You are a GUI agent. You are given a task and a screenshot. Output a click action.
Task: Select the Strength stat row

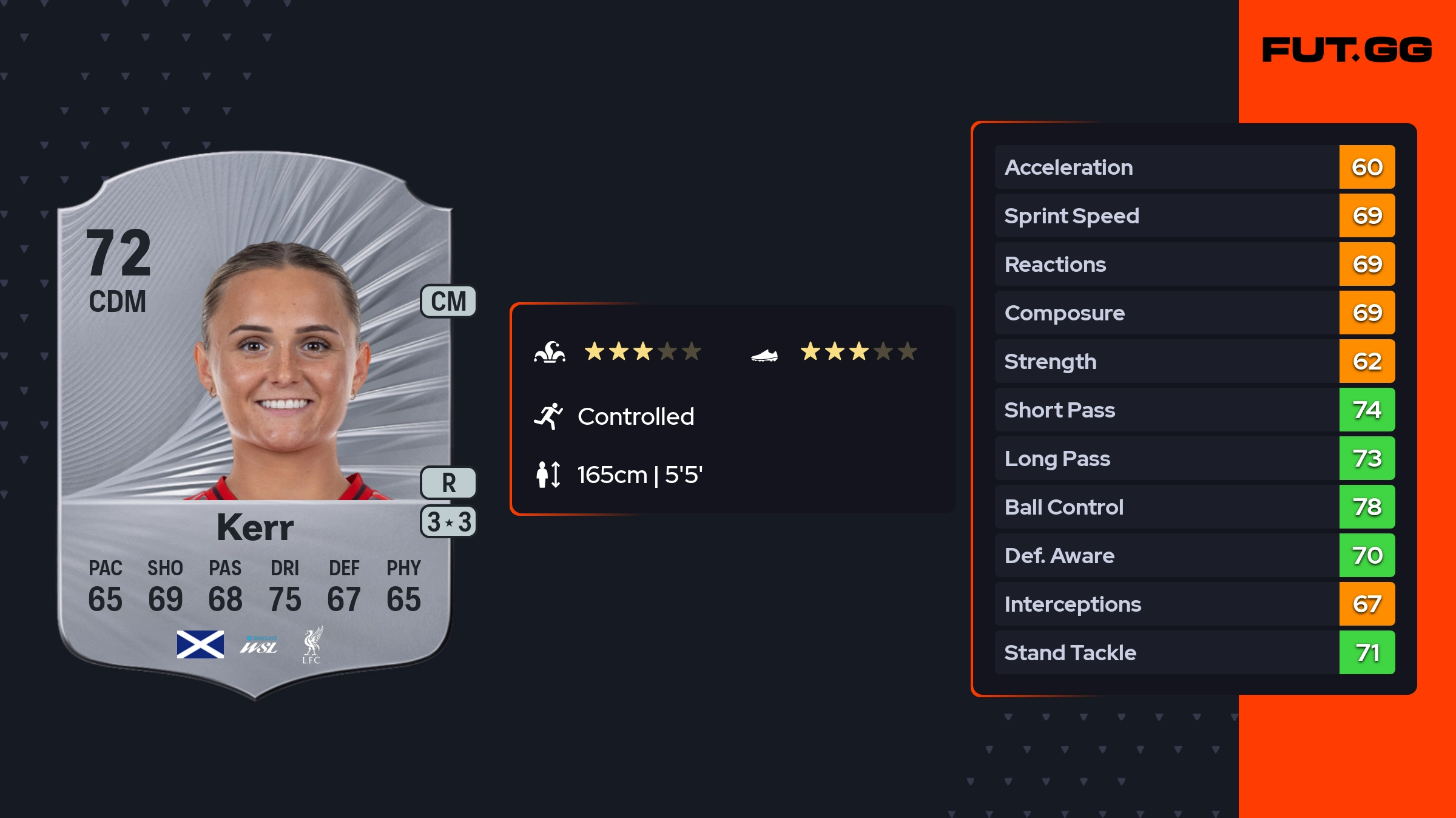[1194, 361]
